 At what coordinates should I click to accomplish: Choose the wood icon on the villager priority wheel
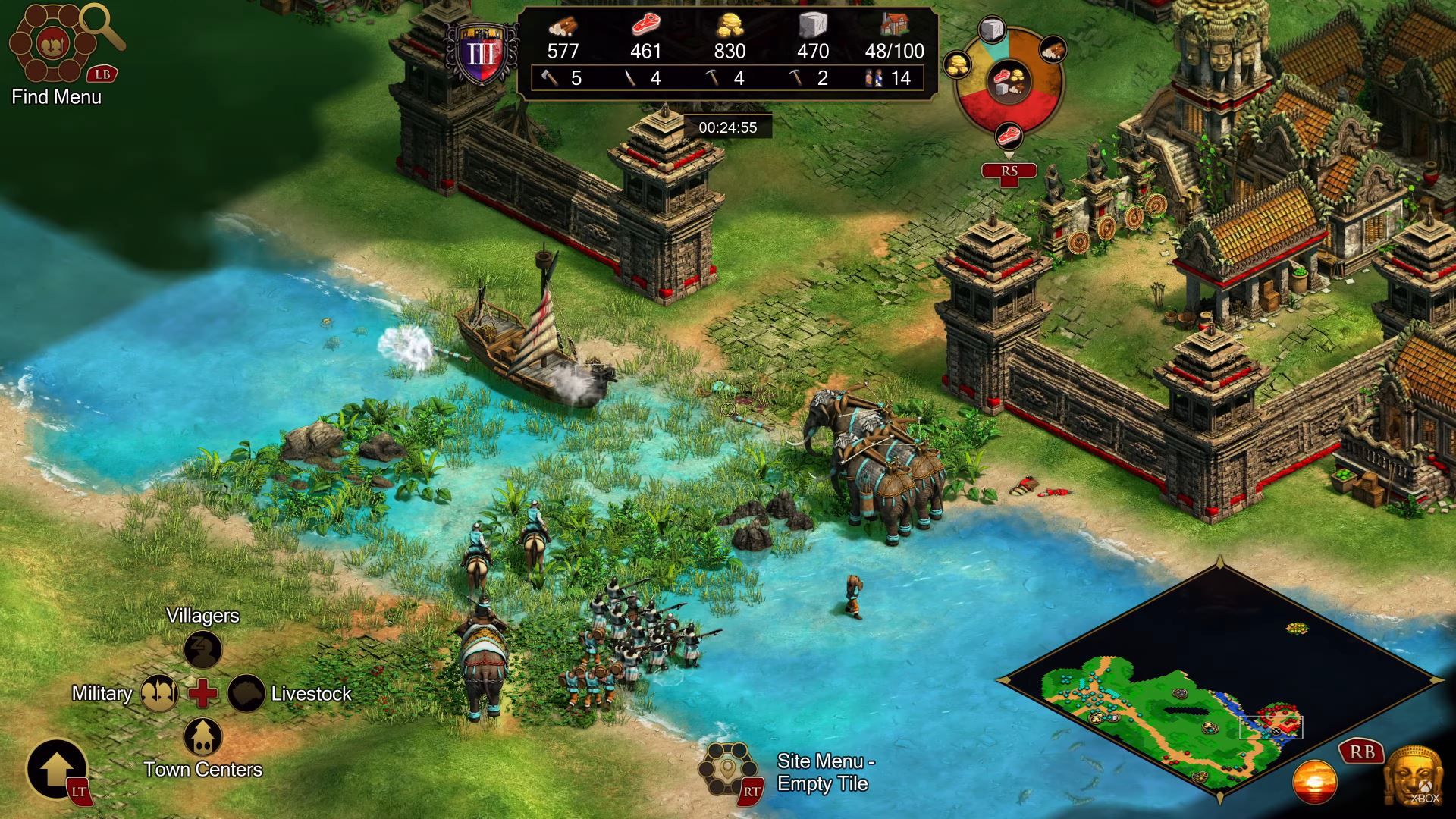[x=1052, y=50]
